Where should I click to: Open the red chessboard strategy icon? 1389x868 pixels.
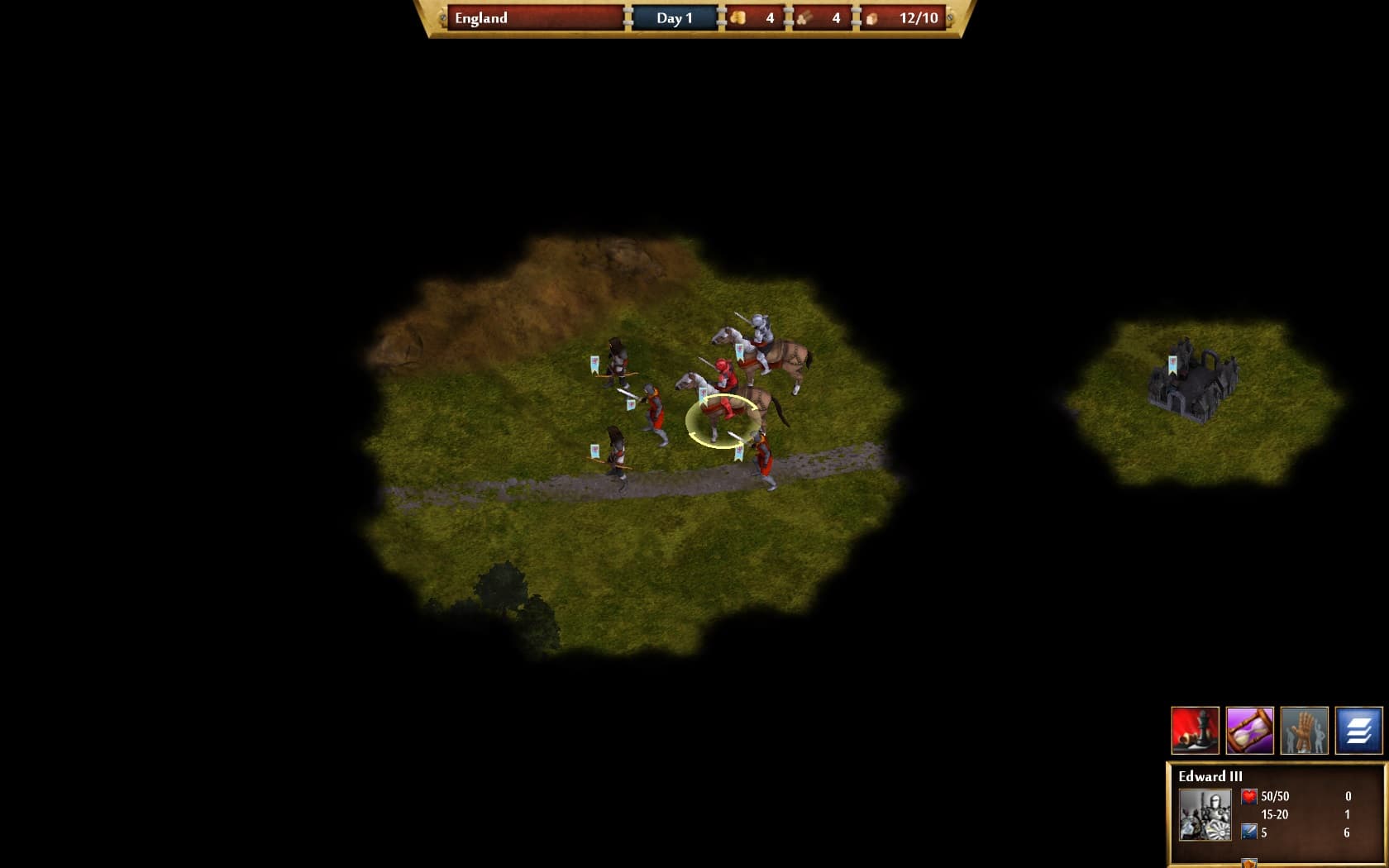(1196, 731)
